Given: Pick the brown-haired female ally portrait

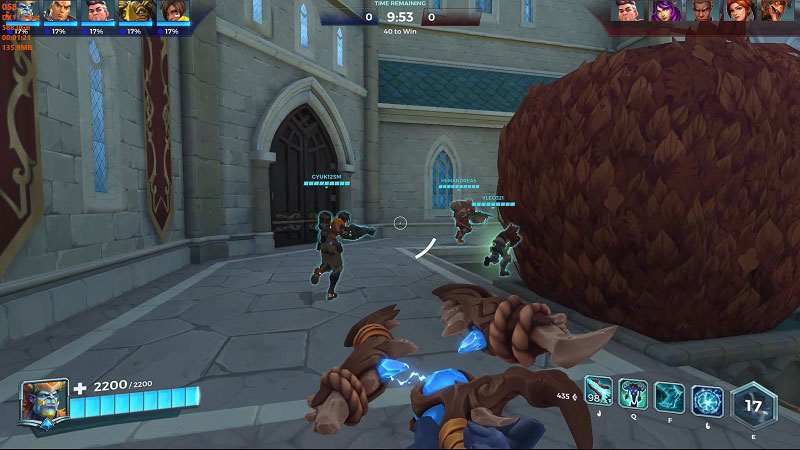Looking at the screenshot, I should 172,12.
